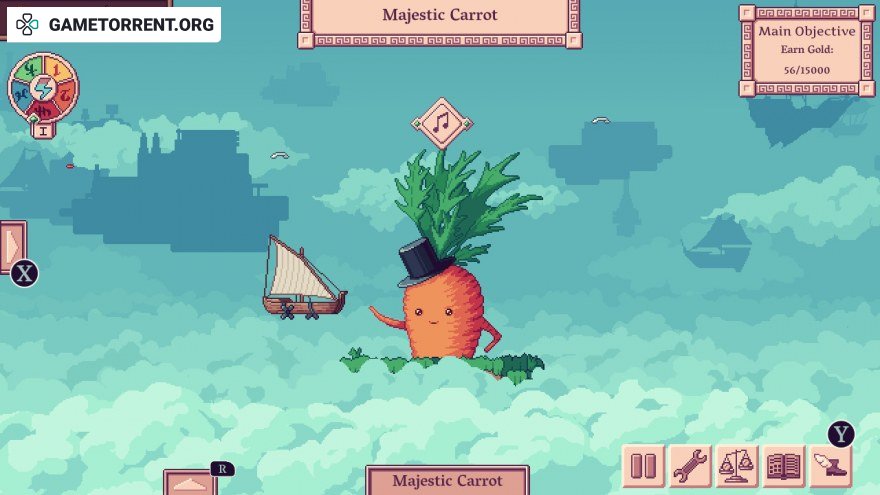Click the Majestic Carrot title banner at top

(x=439, y=18)
